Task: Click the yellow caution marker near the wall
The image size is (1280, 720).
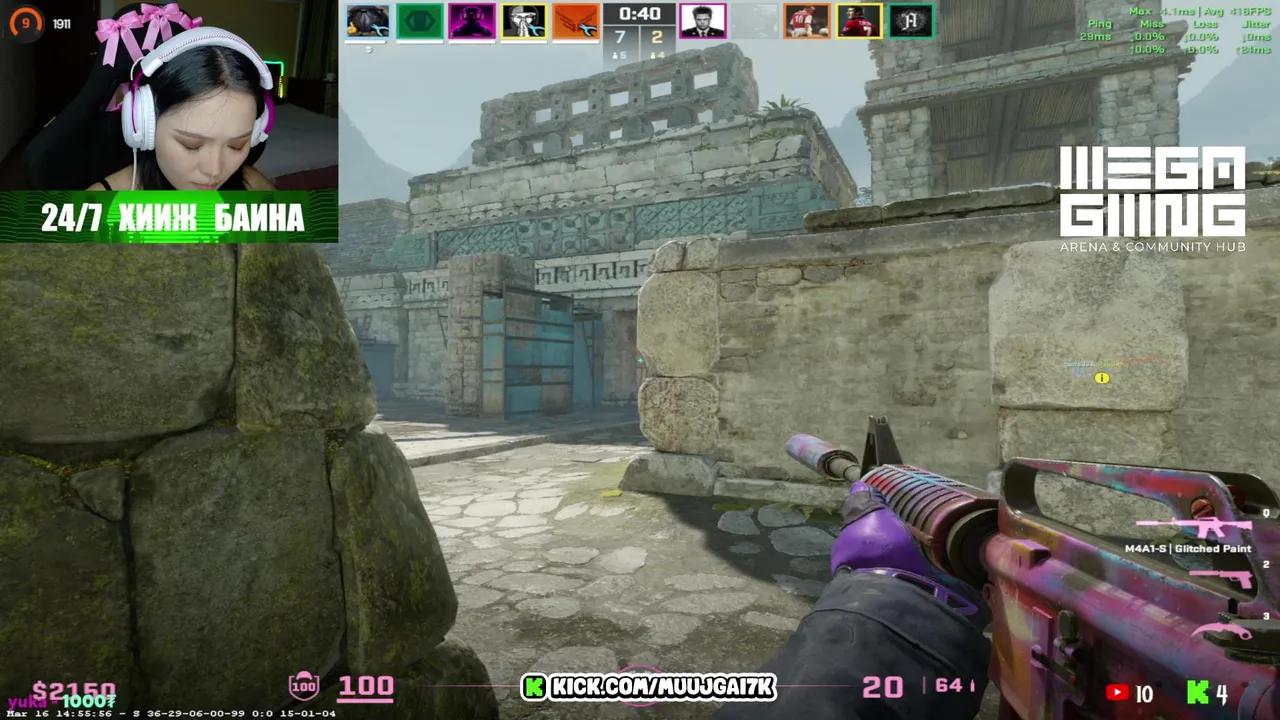Action: tap(1102, 378)
